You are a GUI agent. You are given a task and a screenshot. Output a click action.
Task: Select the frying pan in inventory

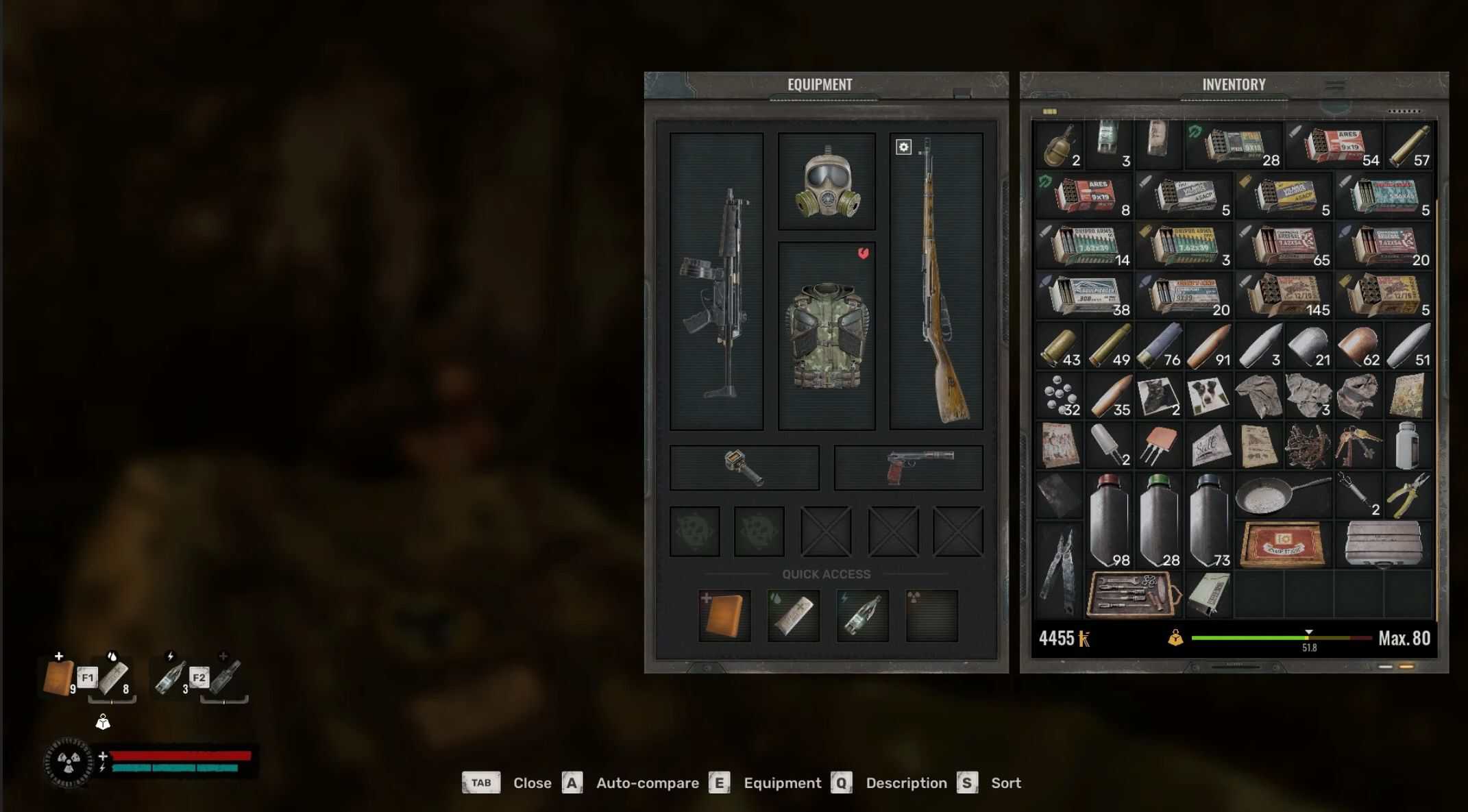click(1283, 495)
